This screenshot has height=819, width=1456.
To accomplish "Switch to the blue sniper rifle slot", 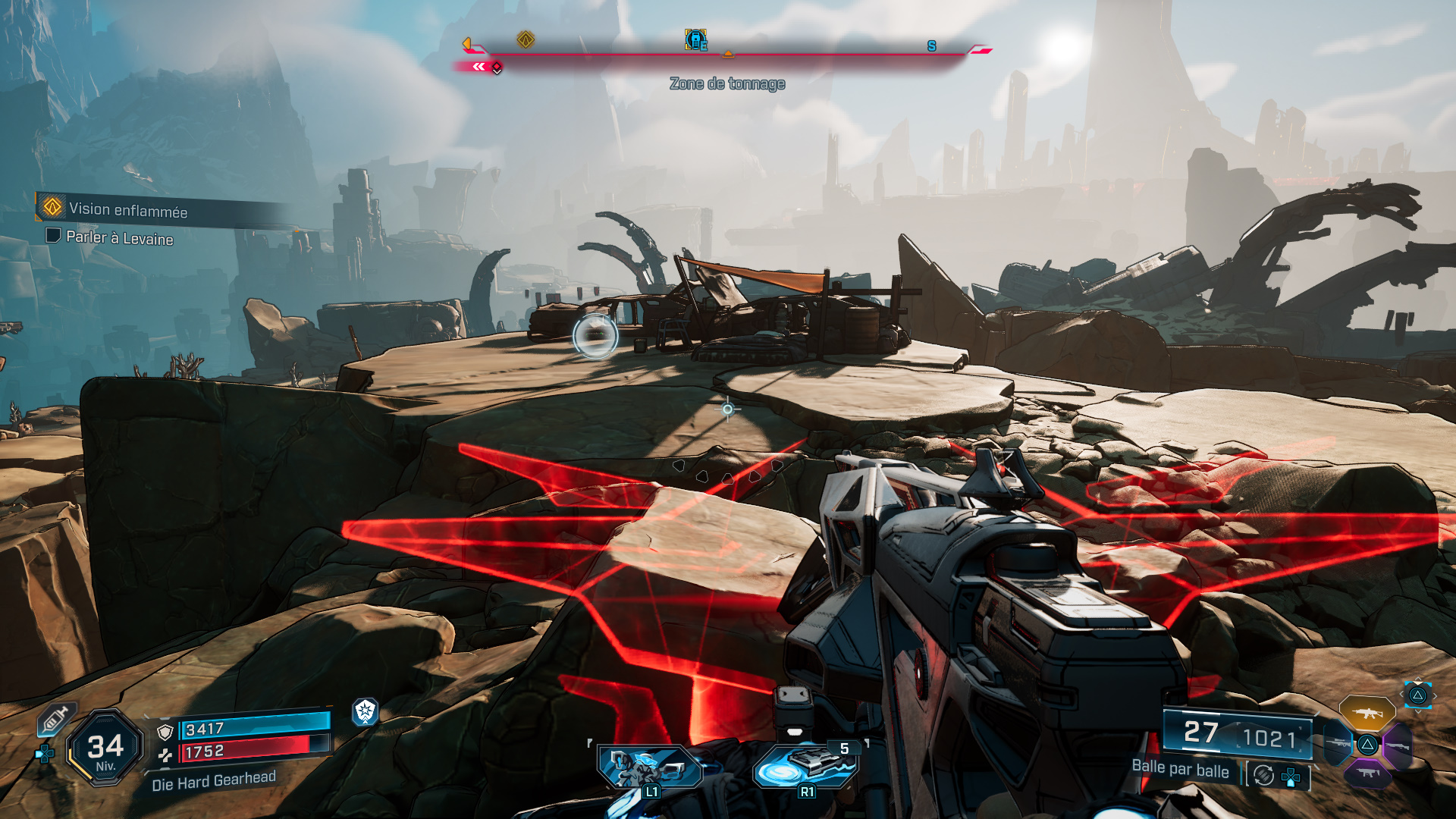I will [x=1338, y=743].
